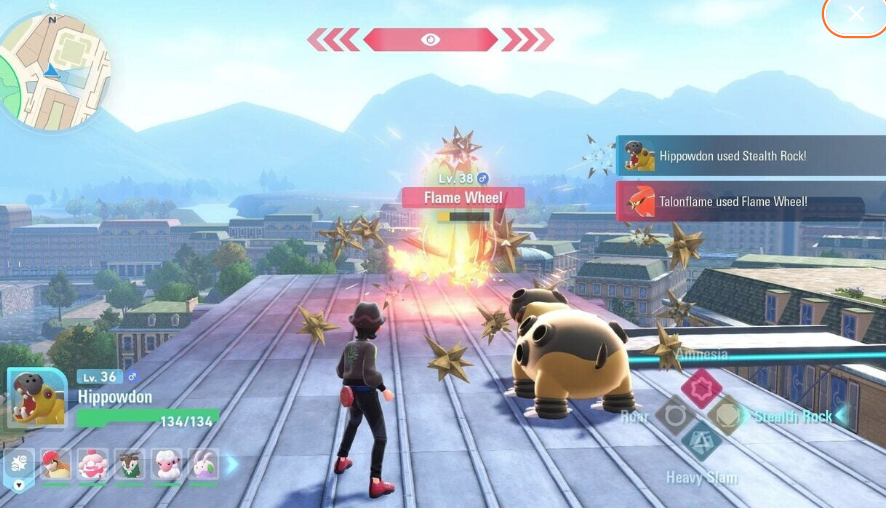Activate the Roar move

674,415
